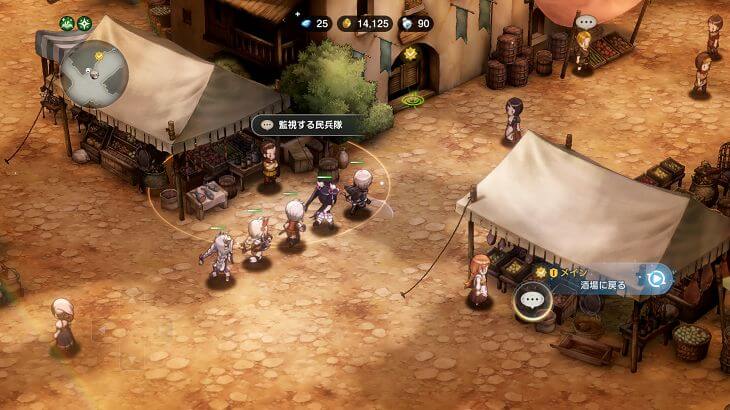Tap the speech bubble above the blonde merchant

pyautogui.click(x=585, y=21)
